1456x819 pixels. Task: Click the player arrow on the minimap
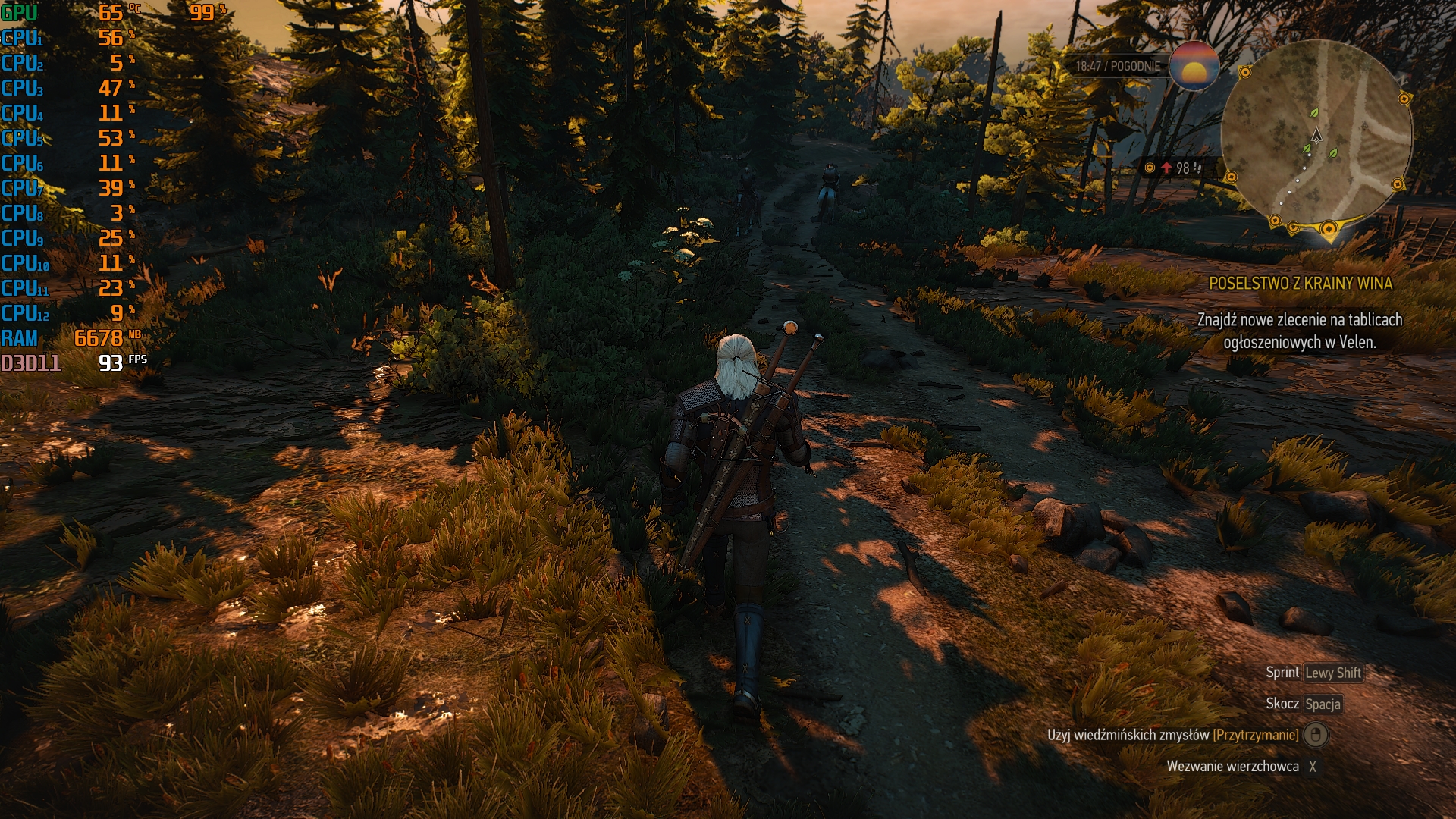1317,136
